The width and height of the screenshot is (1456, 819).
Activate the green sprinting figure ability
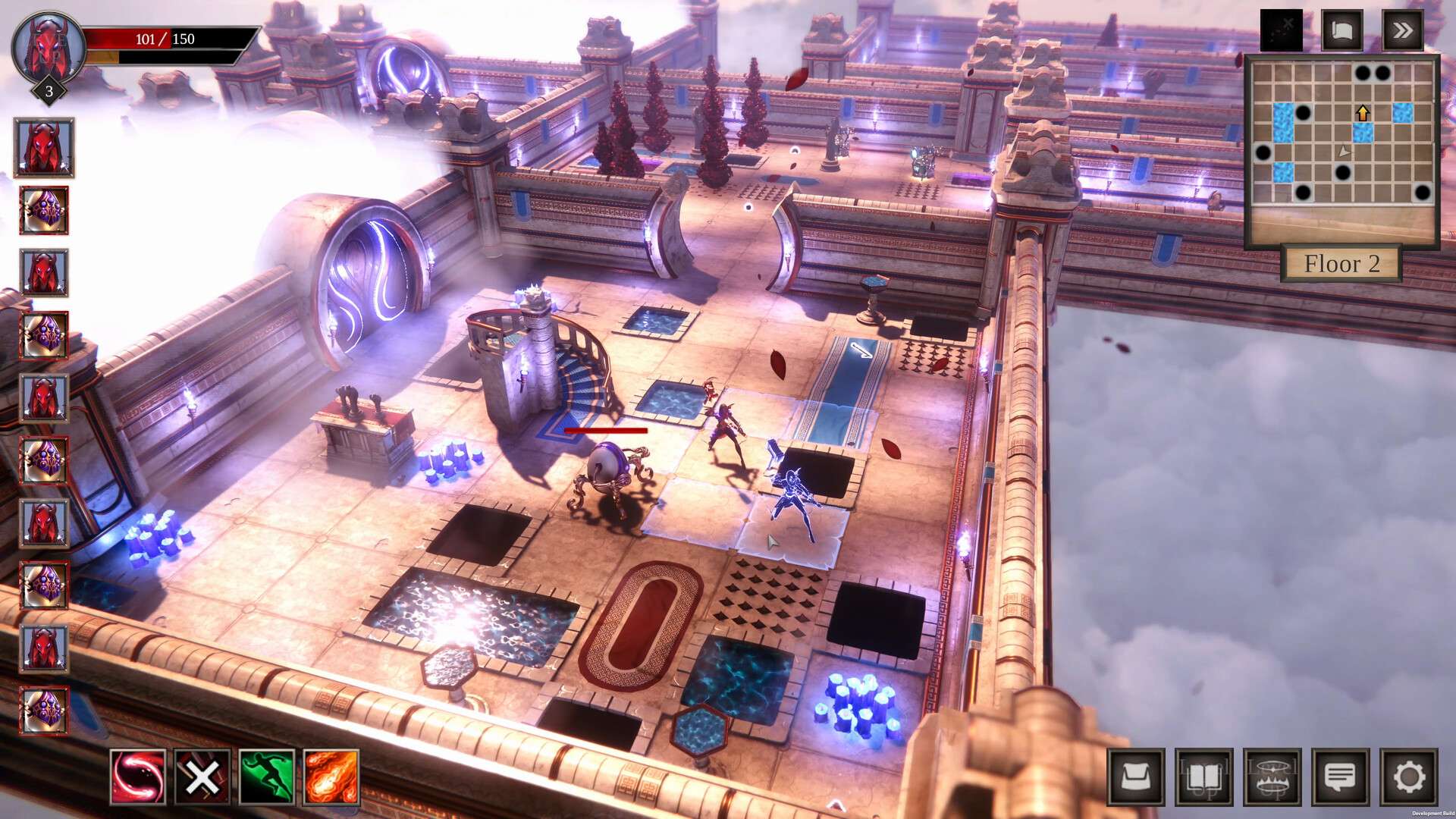coord(267,777)
